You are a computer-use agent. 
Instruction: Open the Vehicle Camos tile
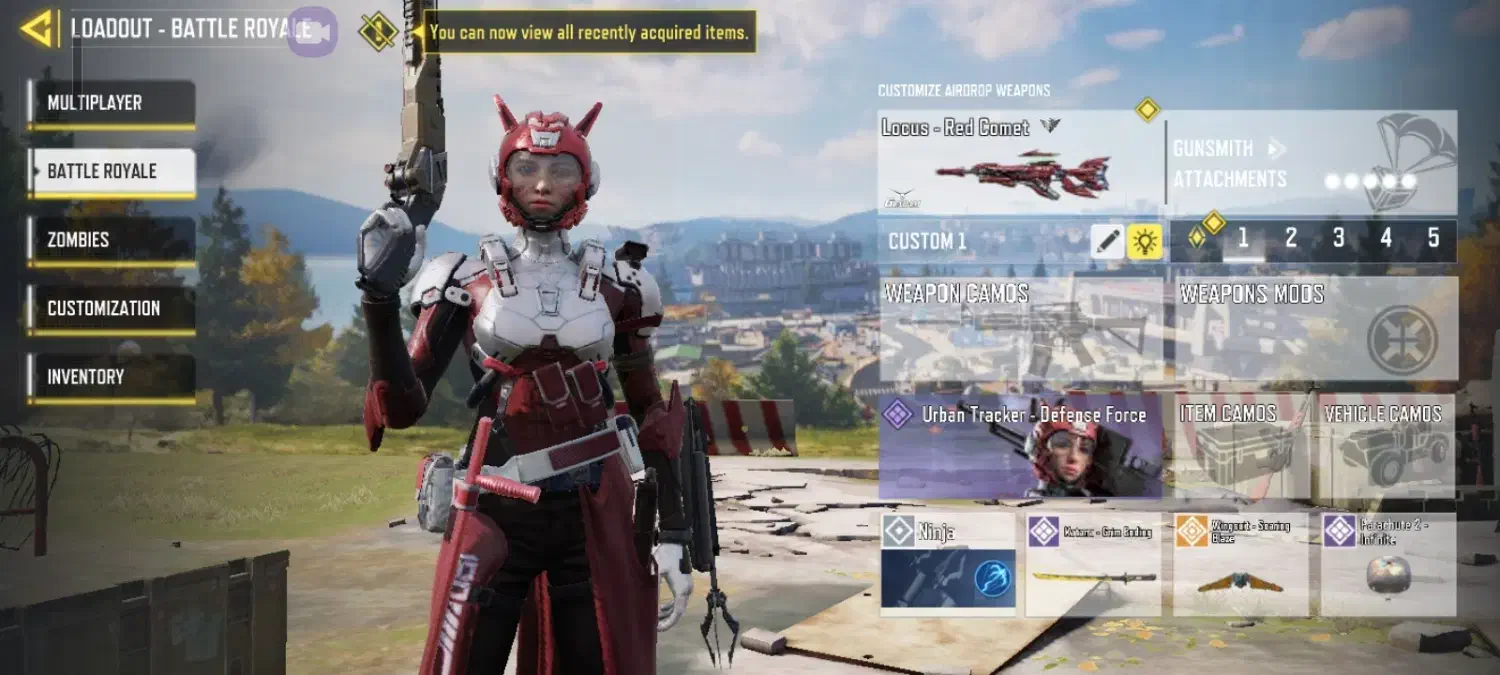1388,446
